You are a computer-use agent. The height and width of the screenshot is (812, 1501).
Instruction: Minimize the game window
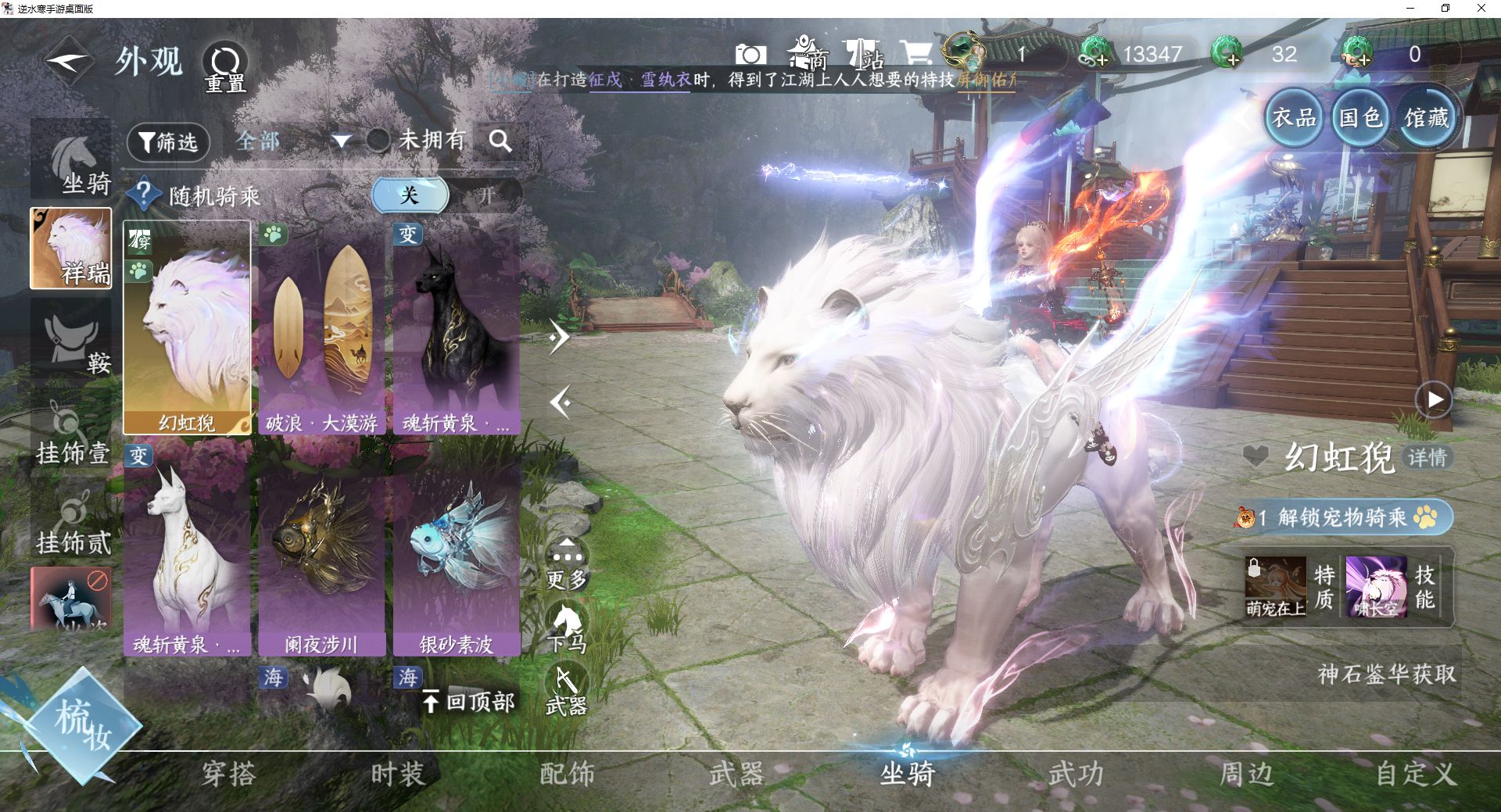pos(1410,9)
